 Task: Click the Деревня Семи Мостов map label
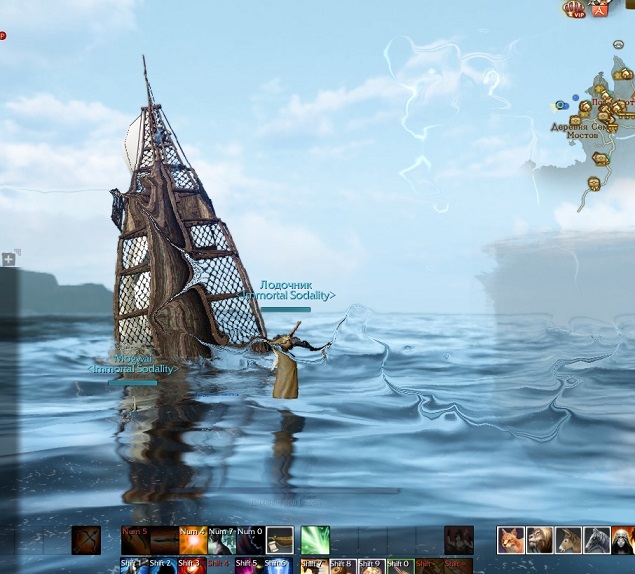click(x=590, y=131)
